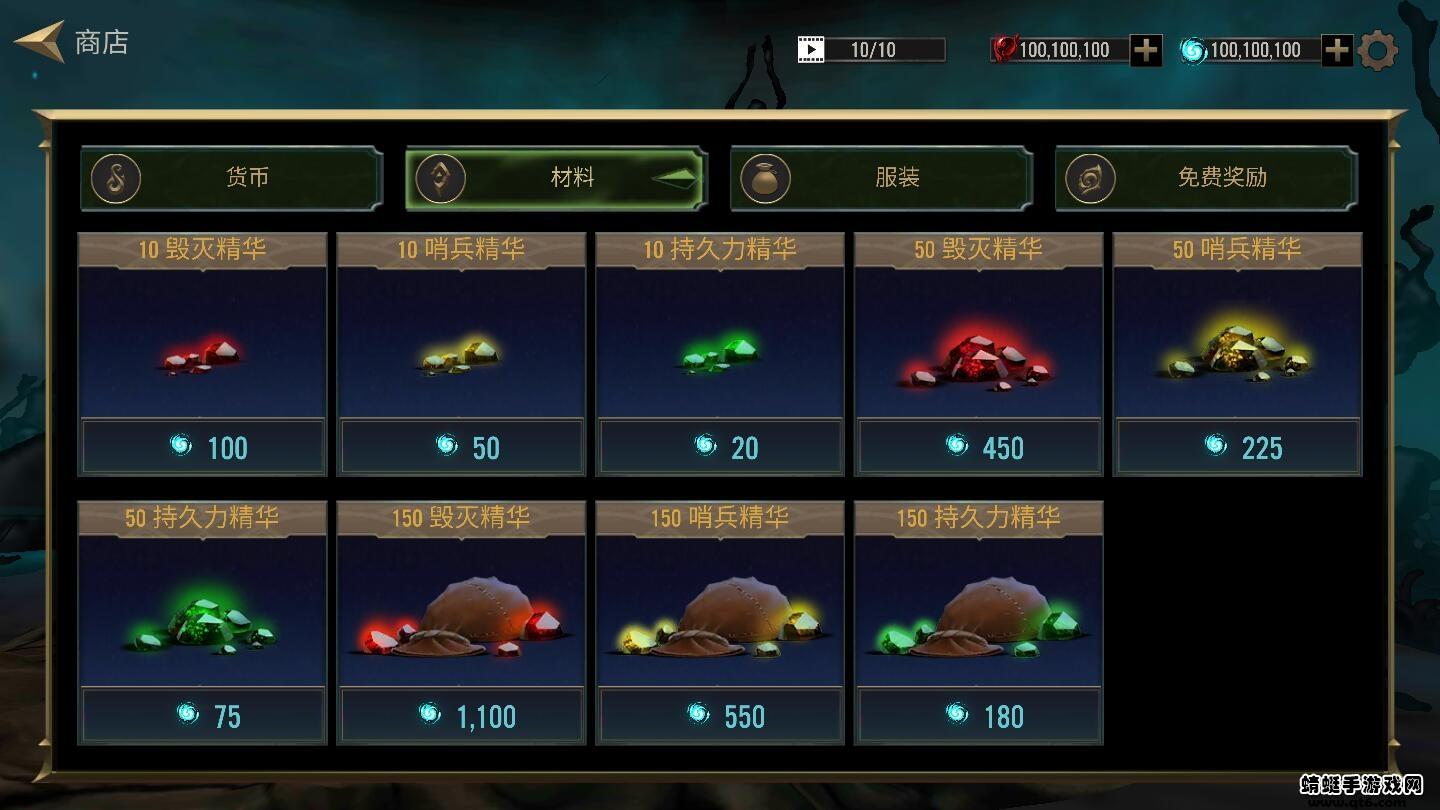Click the spiral icon on 免费奖励 tab
Viewport: 1440px width, 810px height.
coord(1090,177)
